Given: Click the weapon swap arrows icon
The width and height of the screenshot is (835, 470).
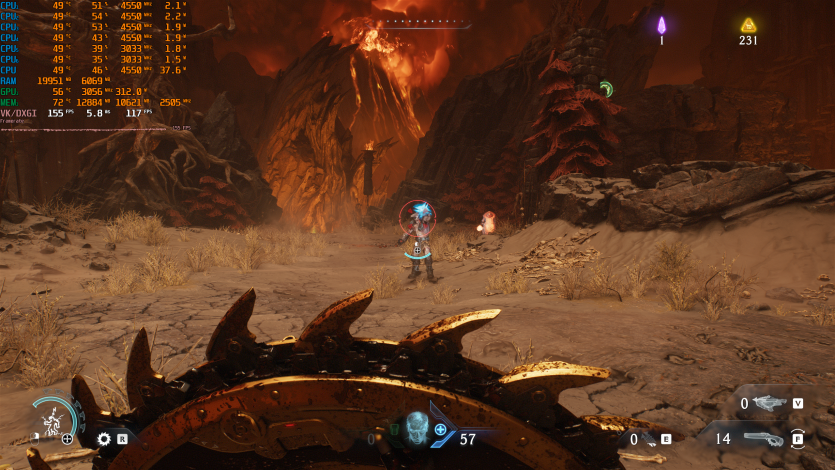Looking at the screenshot, I should (798, 438).
